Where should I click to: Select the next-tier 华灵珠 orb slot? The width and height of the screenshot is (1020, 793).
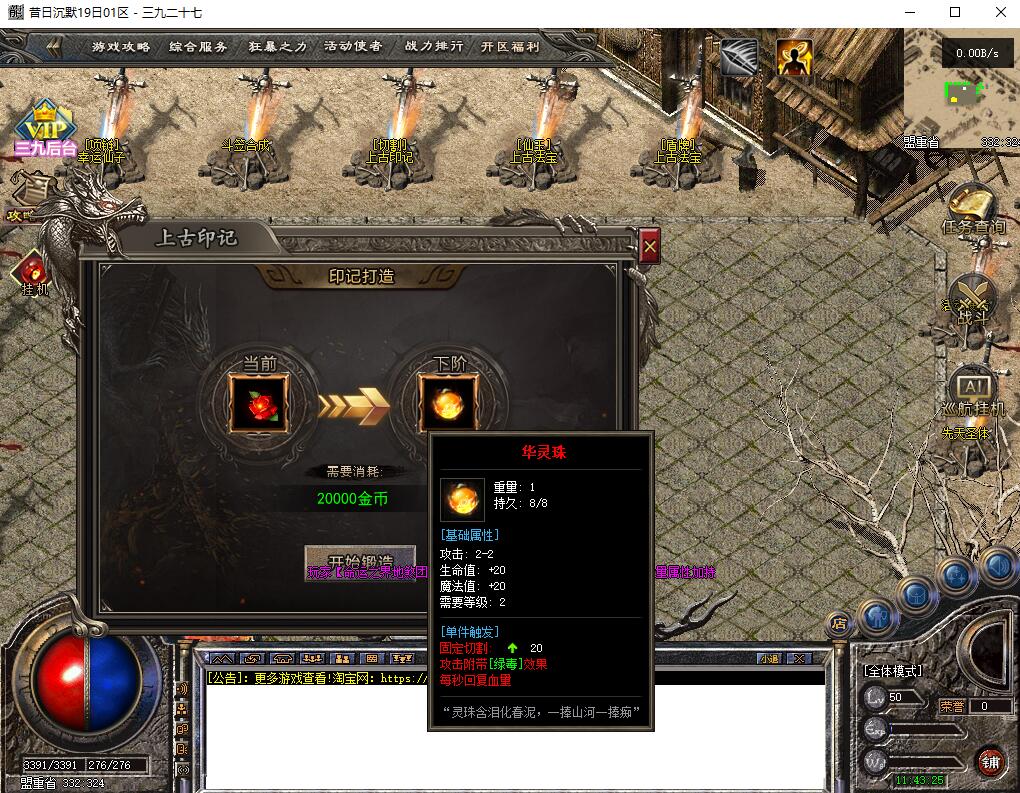(448, 402)
